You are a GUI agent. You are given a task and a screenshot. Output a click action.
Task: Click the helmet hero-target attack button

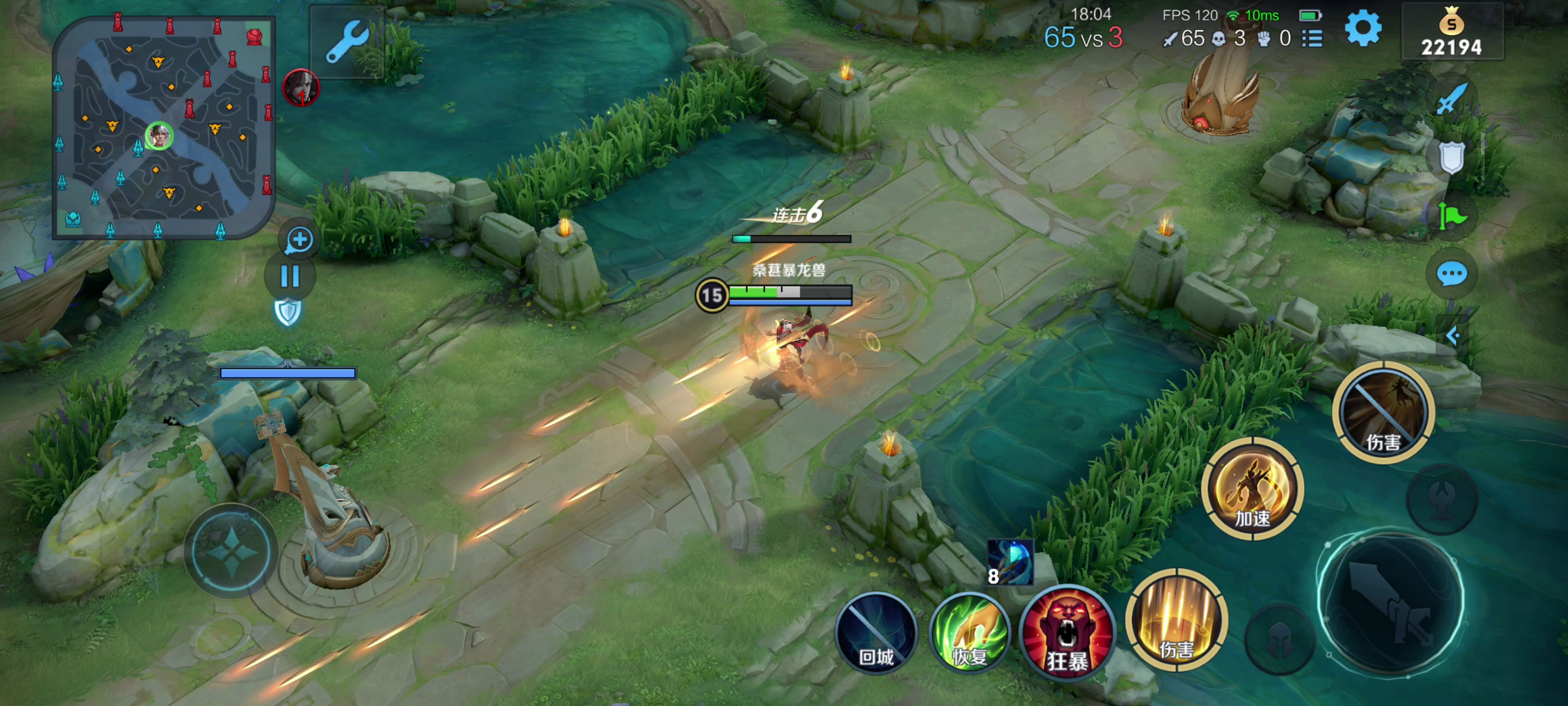(x=1279, y=640)
